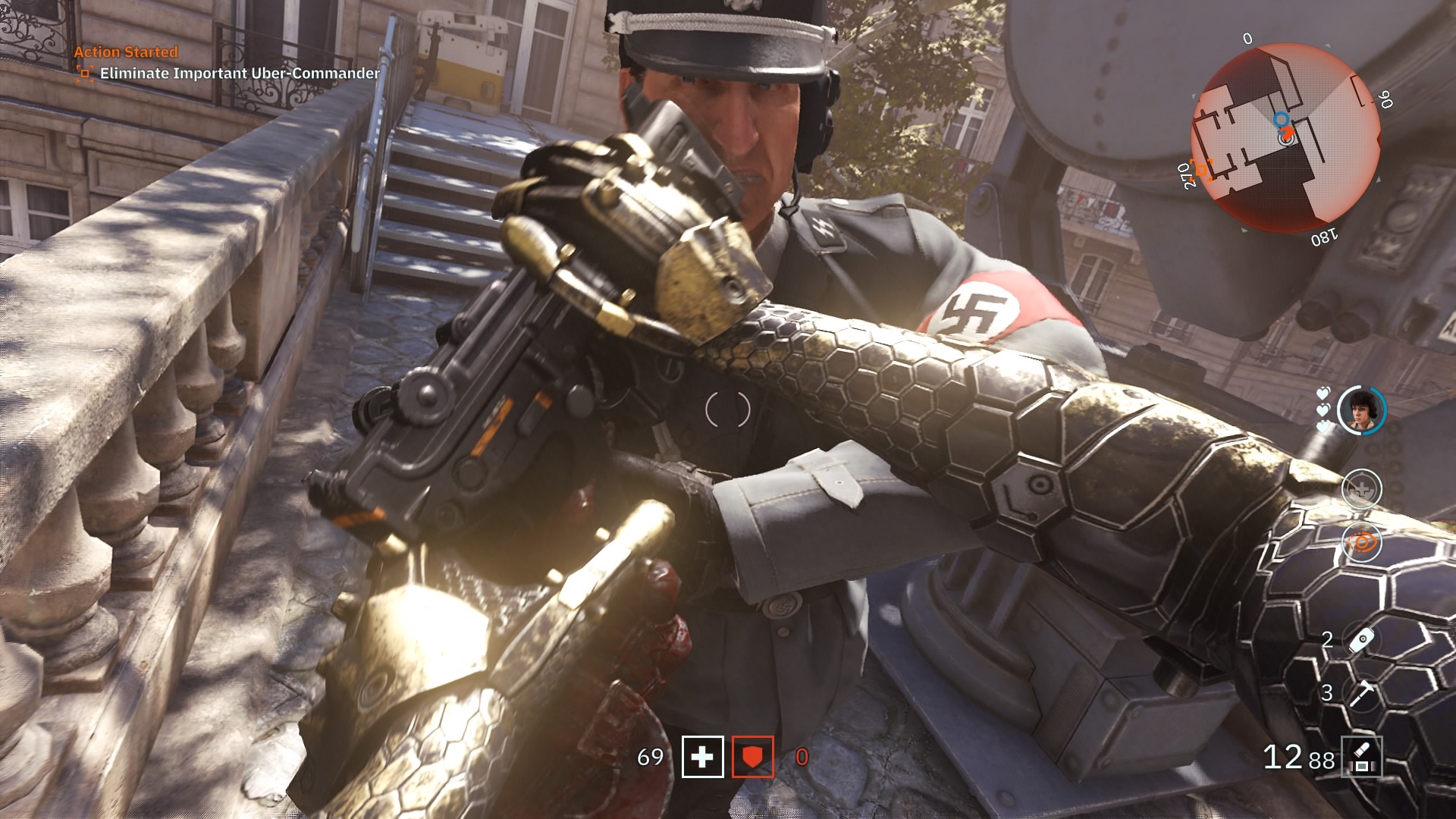
Task: Select the hatchet icon labeled 3
Action: coord(1361,693)
